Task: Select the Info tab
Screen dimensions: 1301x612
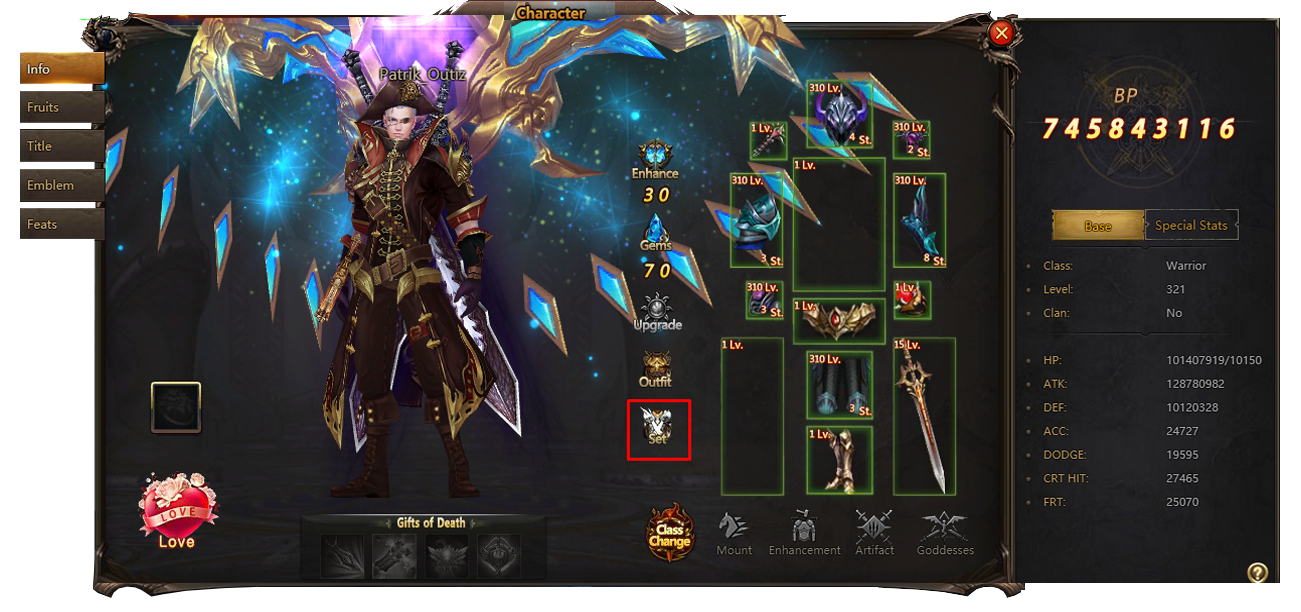Action: pyautogui.click(x=60, y=69)
